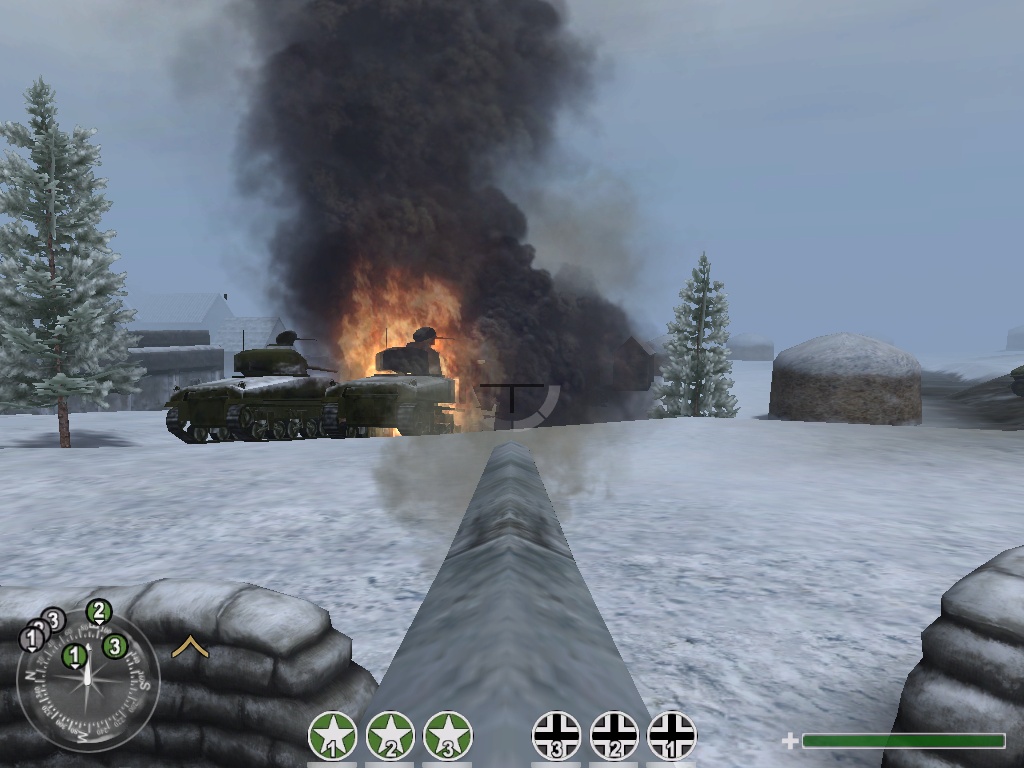This screenshot has height=768, width=1024.
Task: Click green marker 3 inside the compass
Action: pyautogui.click(x=114, y=646)
